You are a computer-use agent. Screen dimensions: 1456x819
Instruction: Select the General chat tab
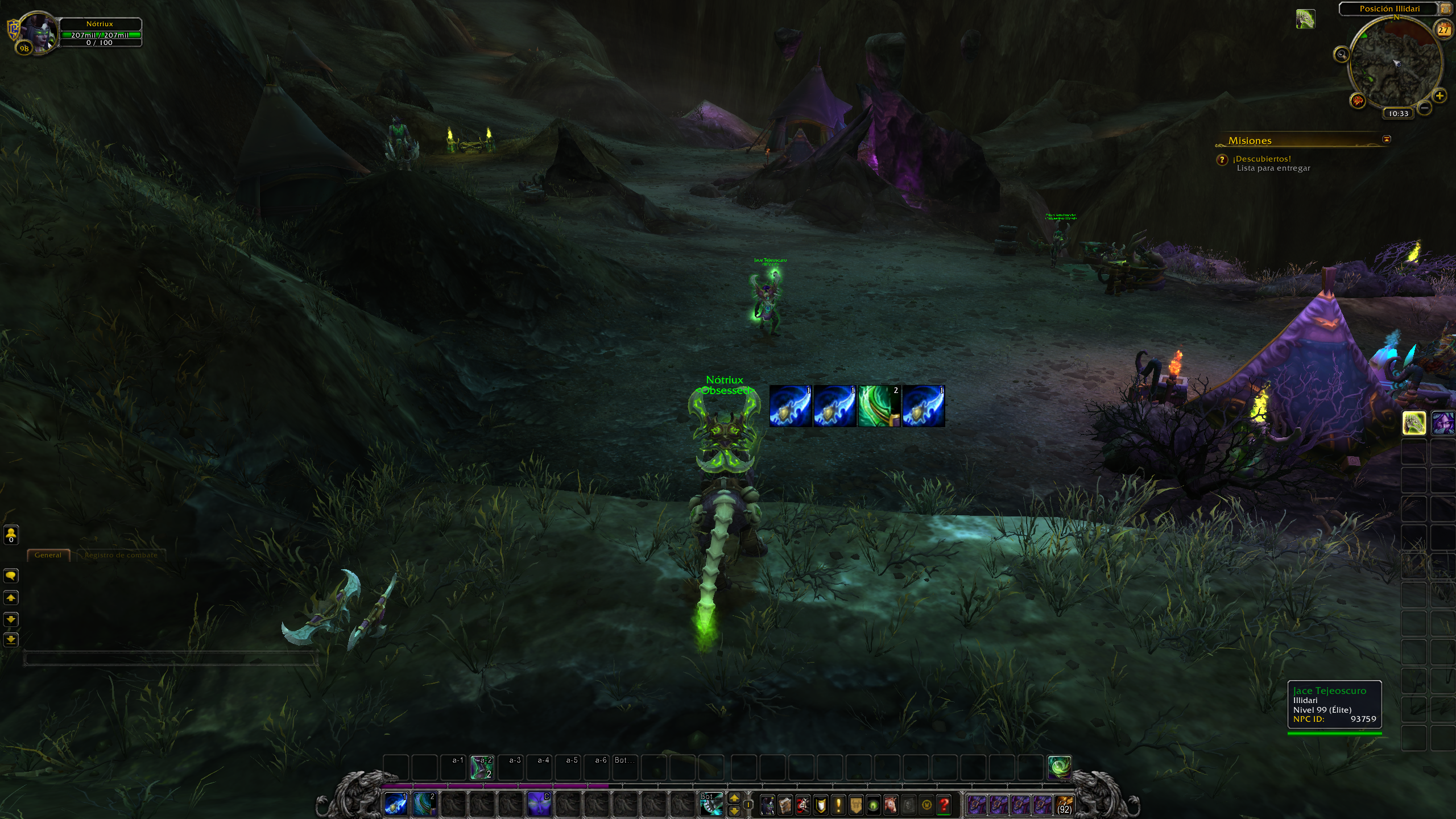coord(48,555)
